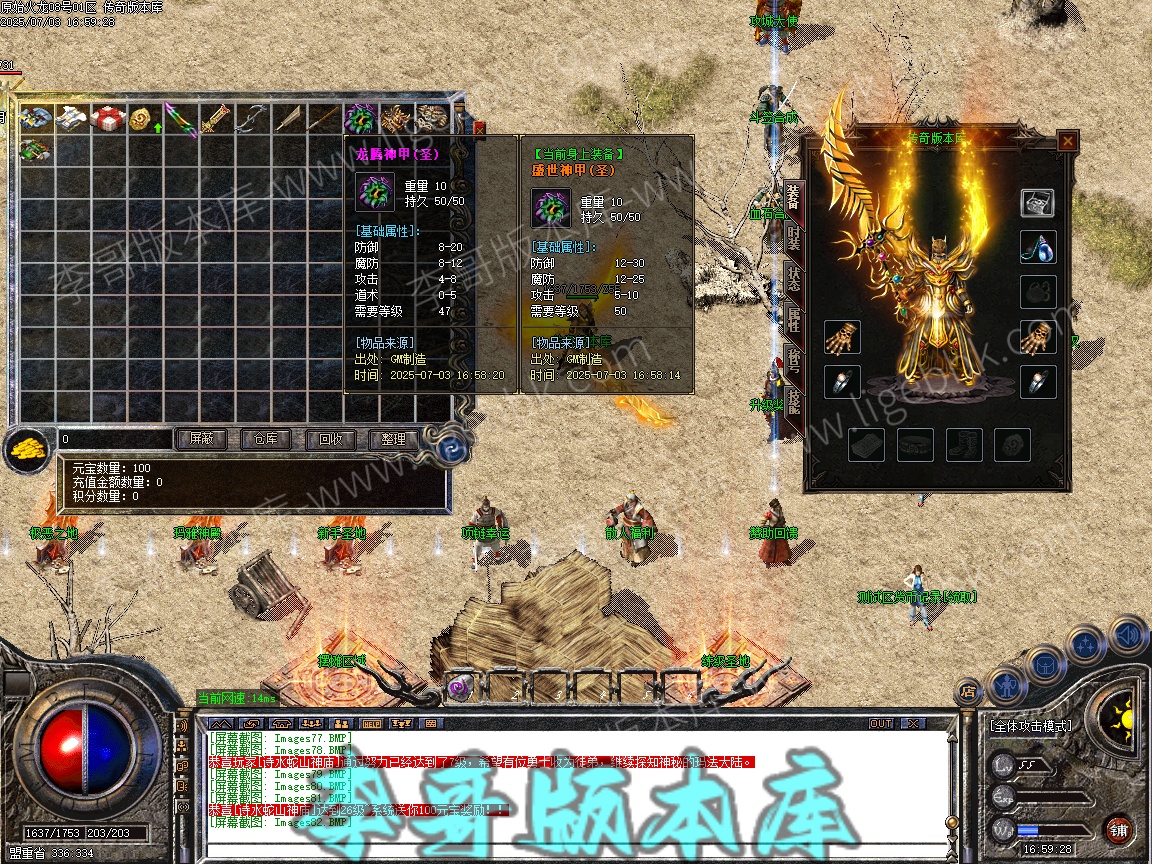Sort the bag with the 整理 button
This screenshot has width=1152, height=864.
point(393,439)
